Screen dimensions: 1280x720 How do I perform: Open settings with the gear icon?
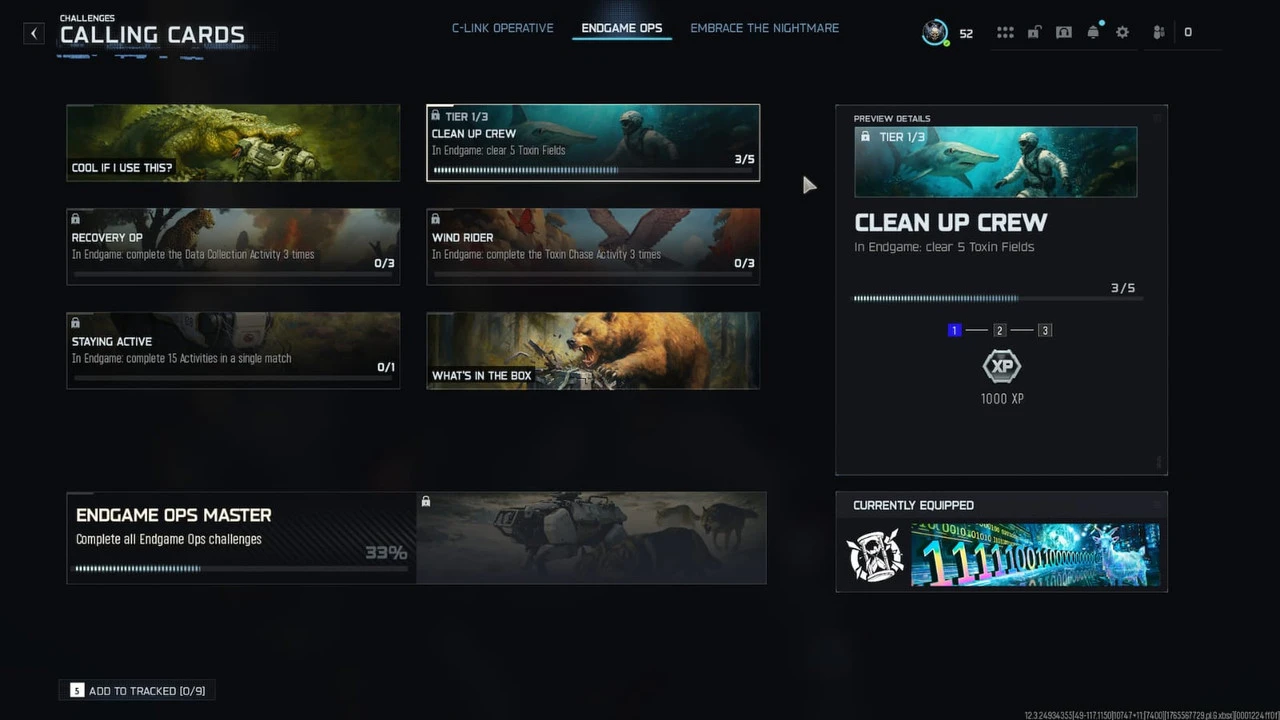(x=1122, y=31)
